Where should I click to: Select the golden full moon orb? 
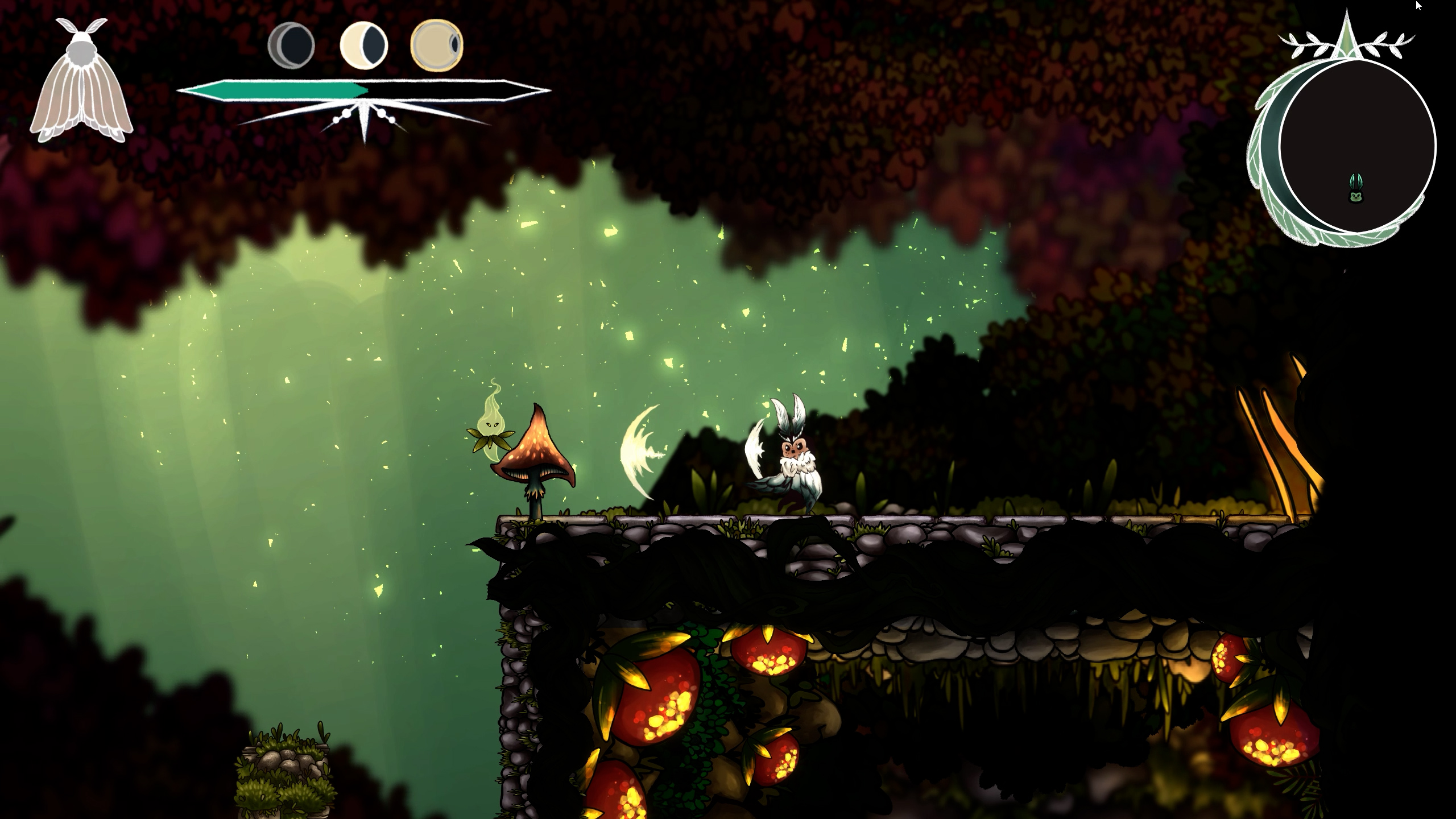[x=437, y=45]
